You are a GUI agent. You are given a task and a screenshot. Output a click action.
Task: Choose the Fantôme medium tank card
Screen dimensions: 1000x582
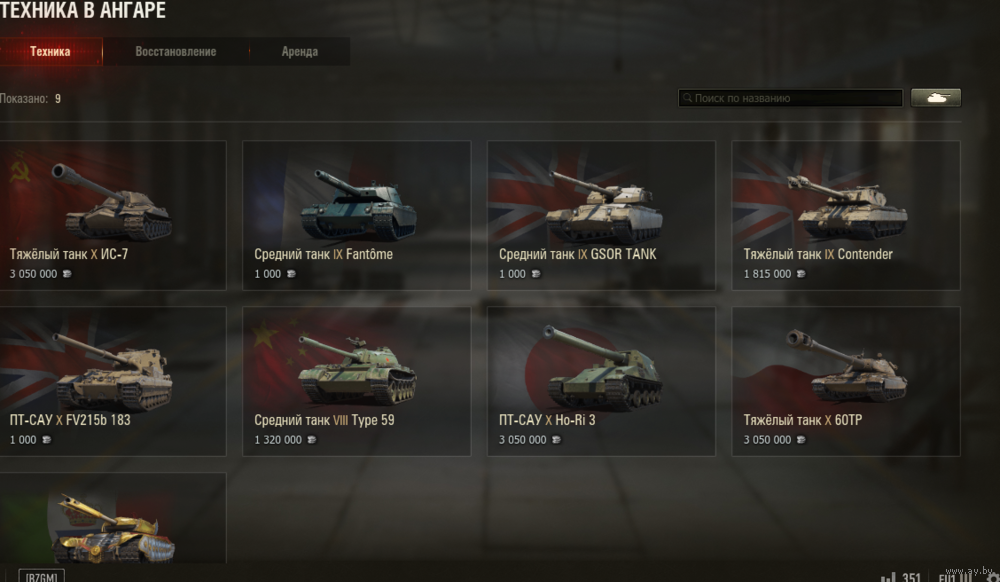(357, 215)
